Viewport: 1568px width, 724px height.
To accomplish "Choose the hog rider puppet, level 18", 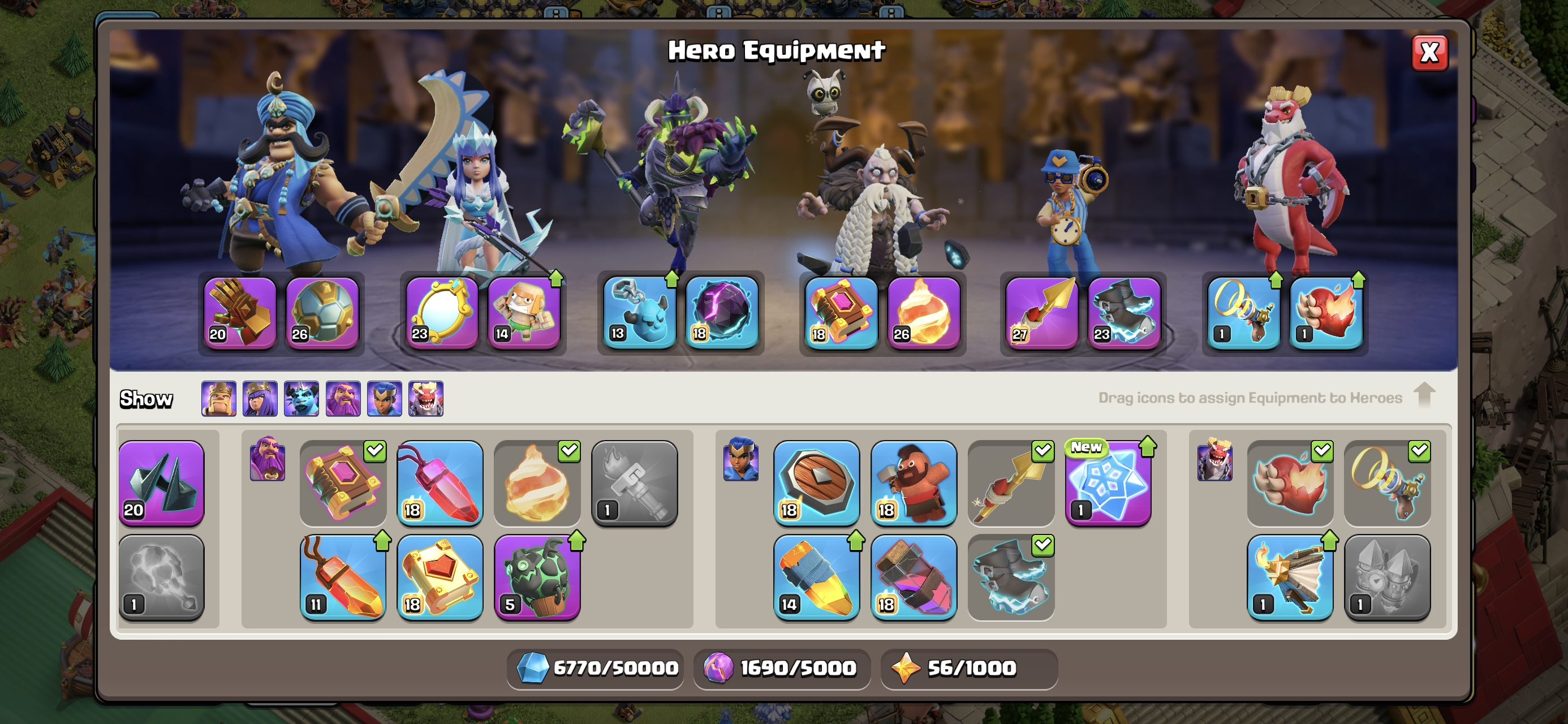I will (914, 483).
